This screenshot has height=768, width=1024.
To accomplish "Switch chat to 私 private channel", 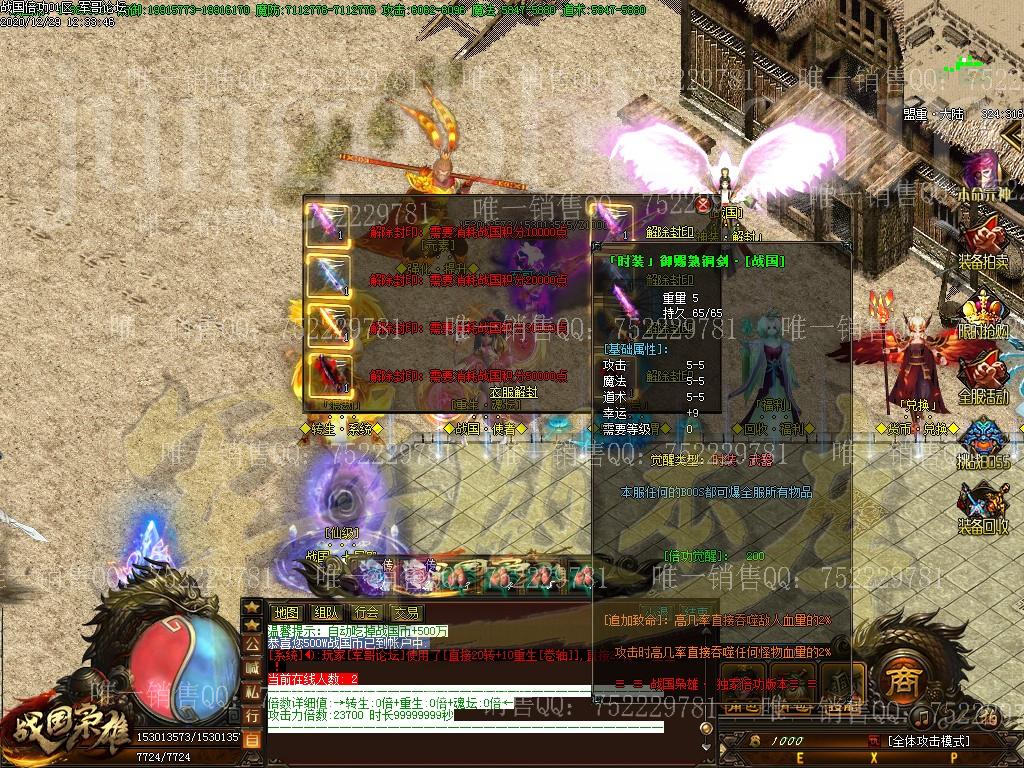I will click(x=252, y=692).
